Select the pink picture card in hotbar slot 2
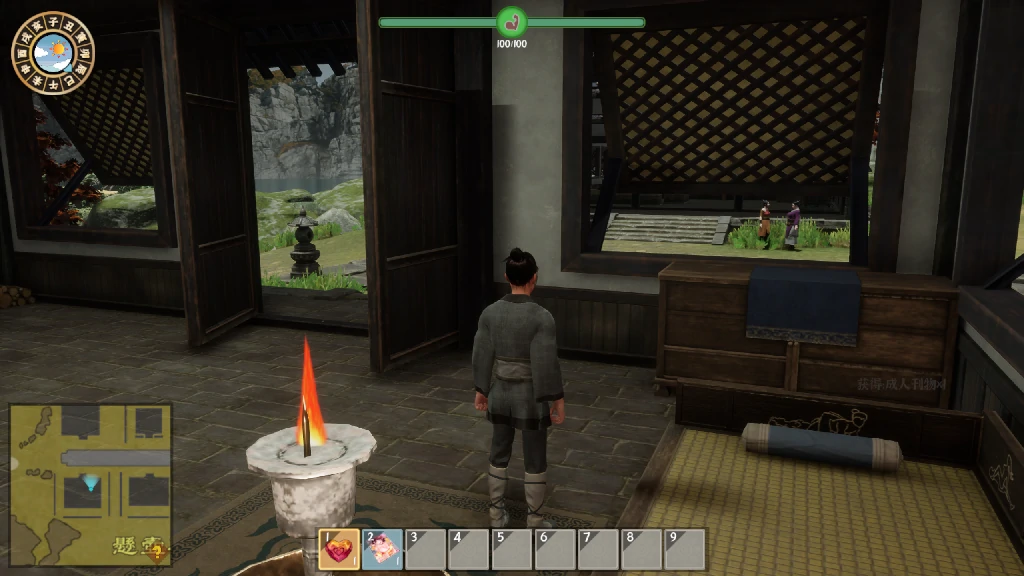This screenshot has height=576, width=1024. (383, 549)
